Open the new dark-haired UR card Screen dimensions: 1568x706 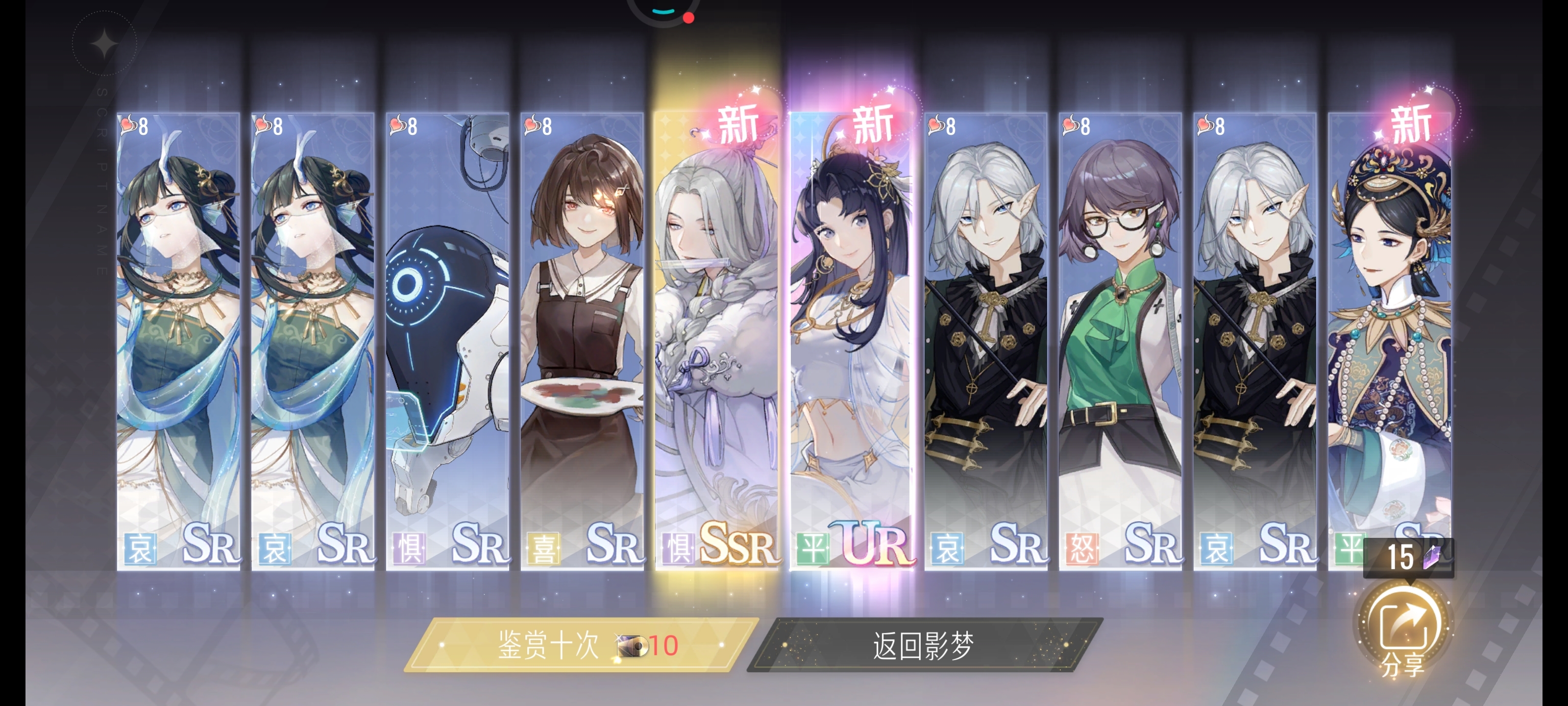(x=851, y=341)
